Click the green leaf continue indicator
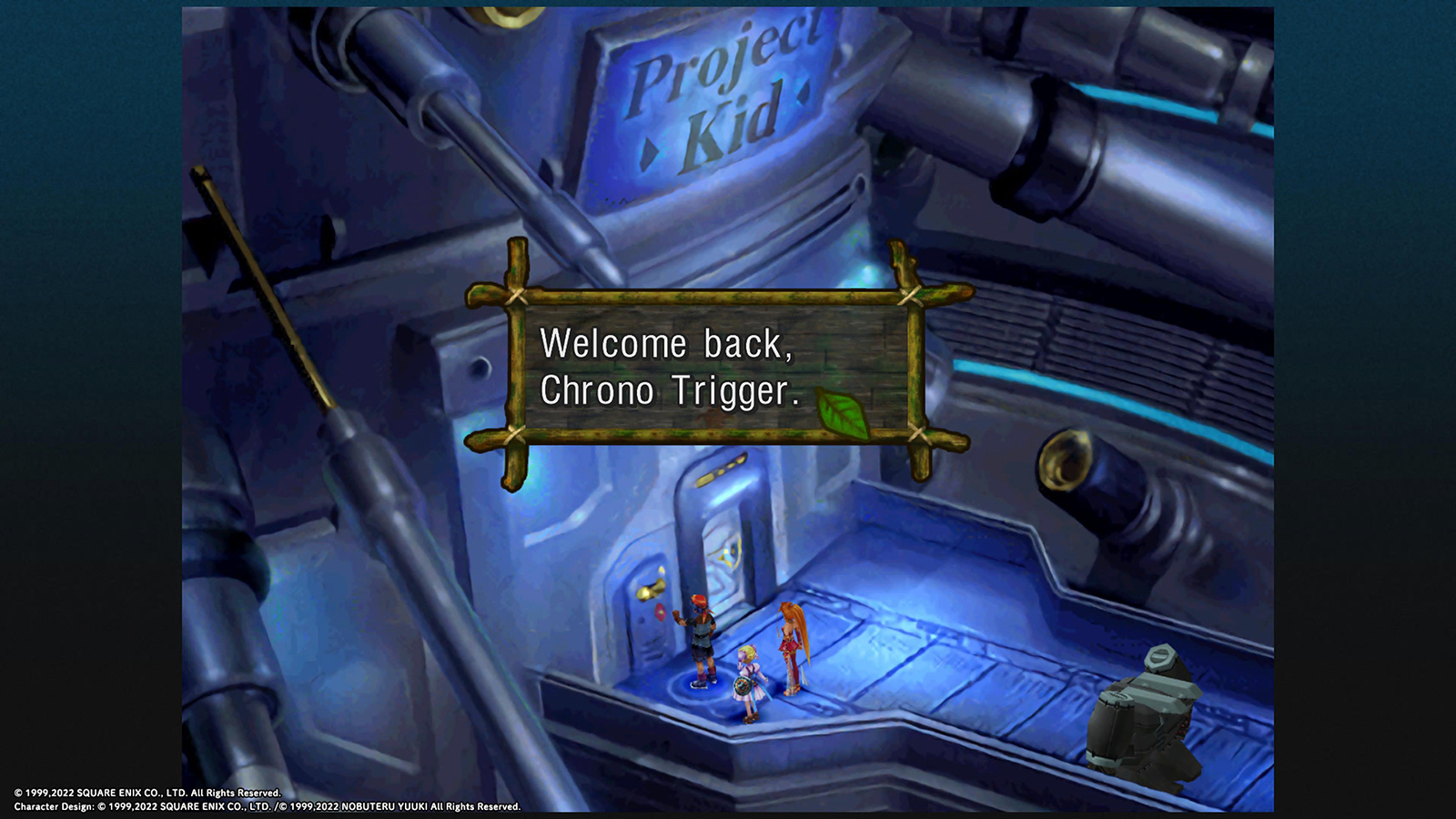The width and height of the screenshot is (1456, 819). point(842,412)
